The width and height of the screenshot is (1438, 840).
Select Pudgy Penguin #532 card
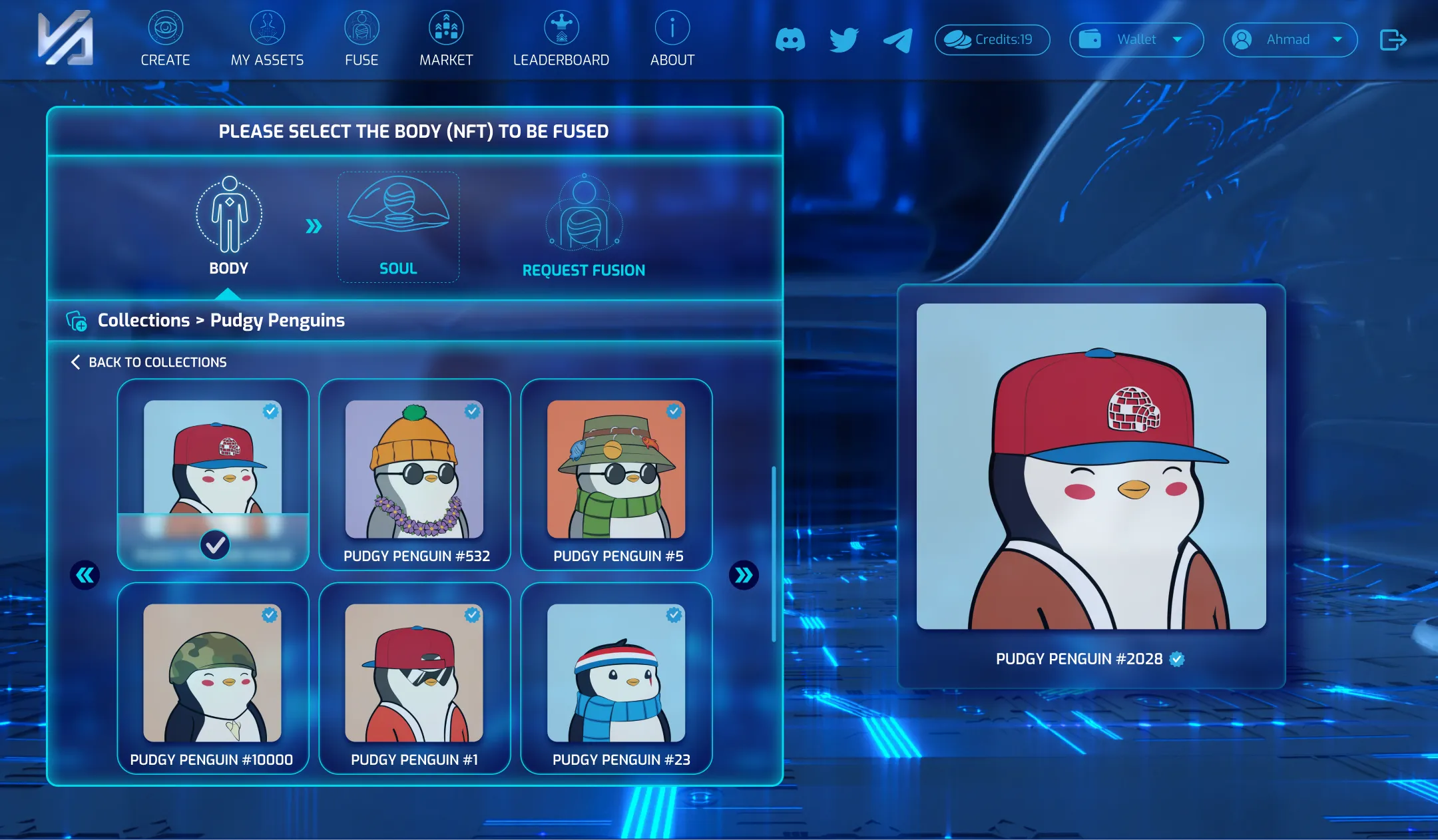click(x=415, y=475)
